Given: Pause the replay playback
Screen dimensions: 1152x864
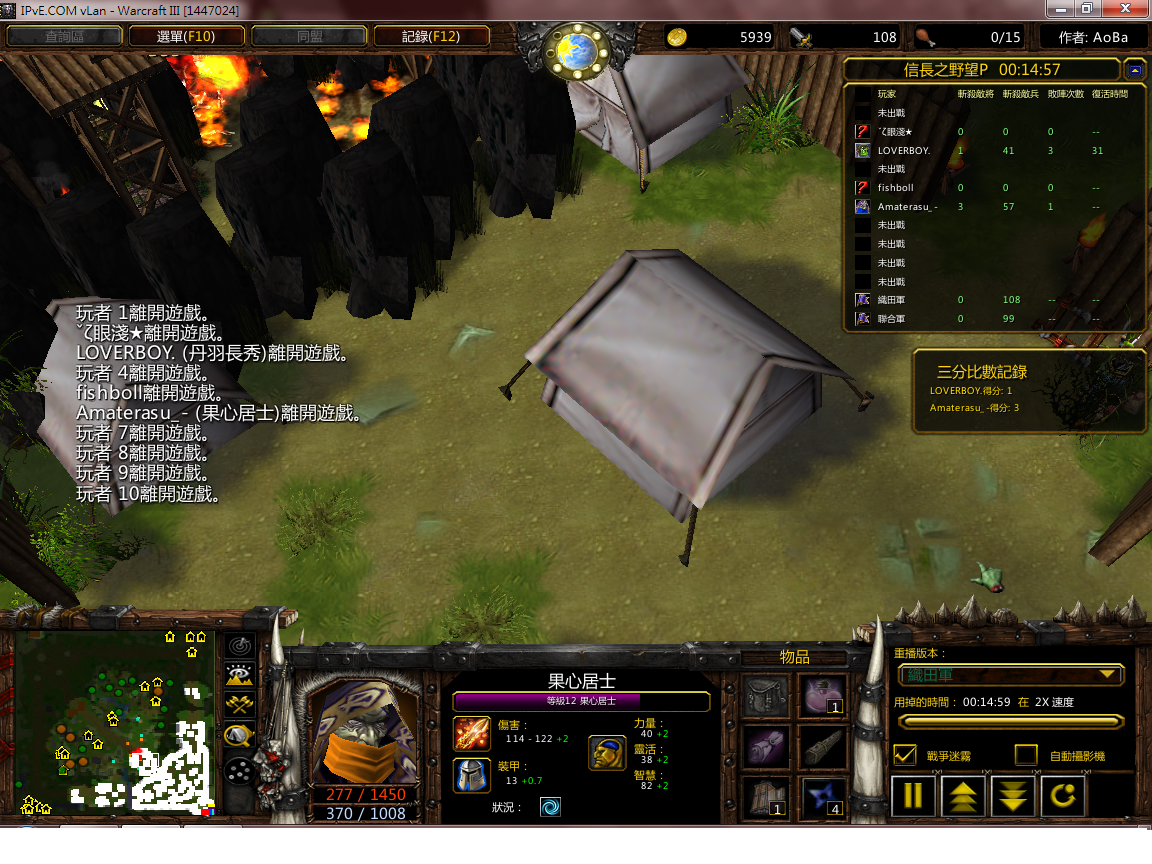Looking at the screenshot, I should coord(913,797).
